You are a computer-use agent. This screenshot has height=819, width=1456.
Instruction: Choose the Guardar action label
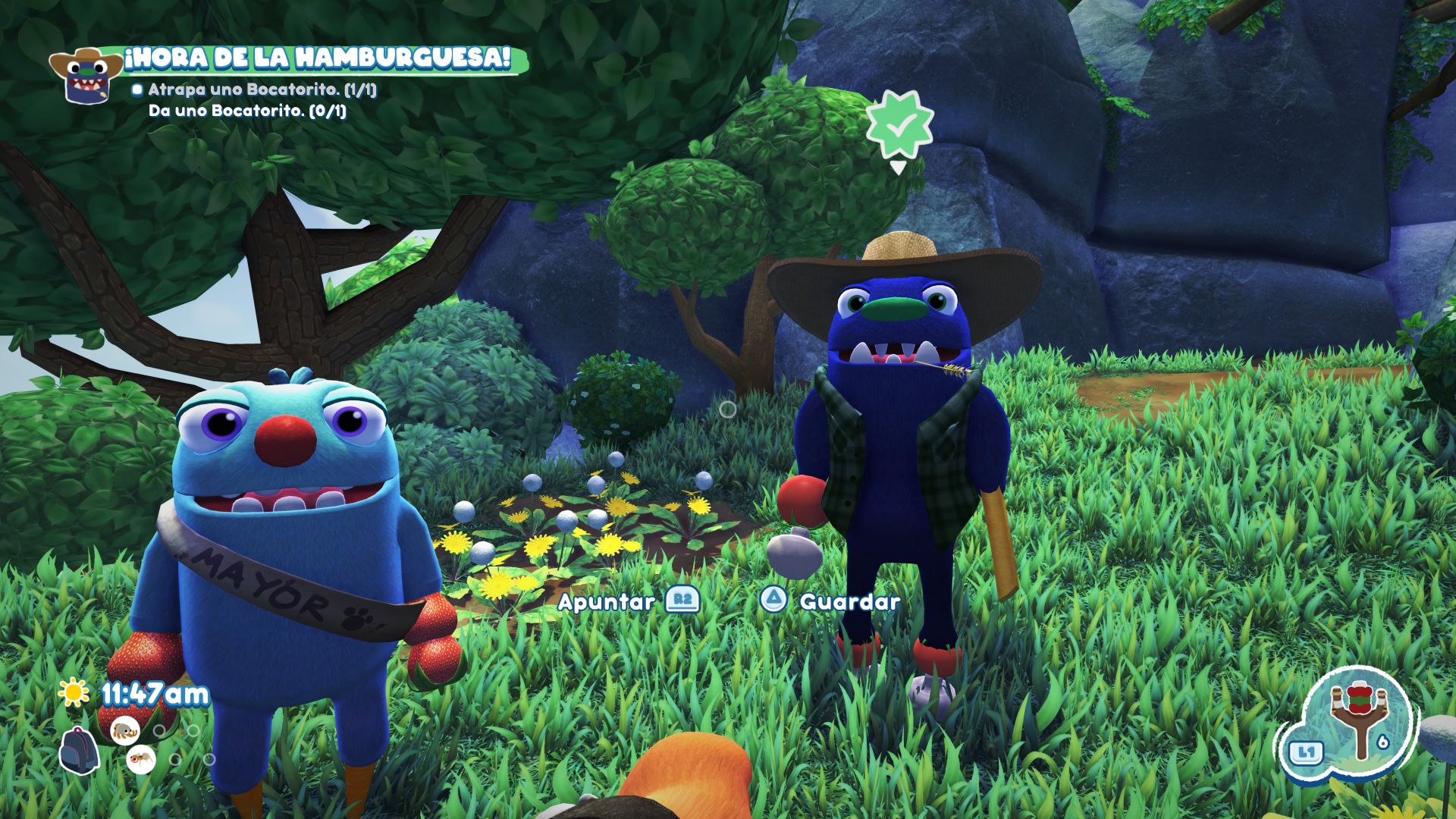[850, 602]
